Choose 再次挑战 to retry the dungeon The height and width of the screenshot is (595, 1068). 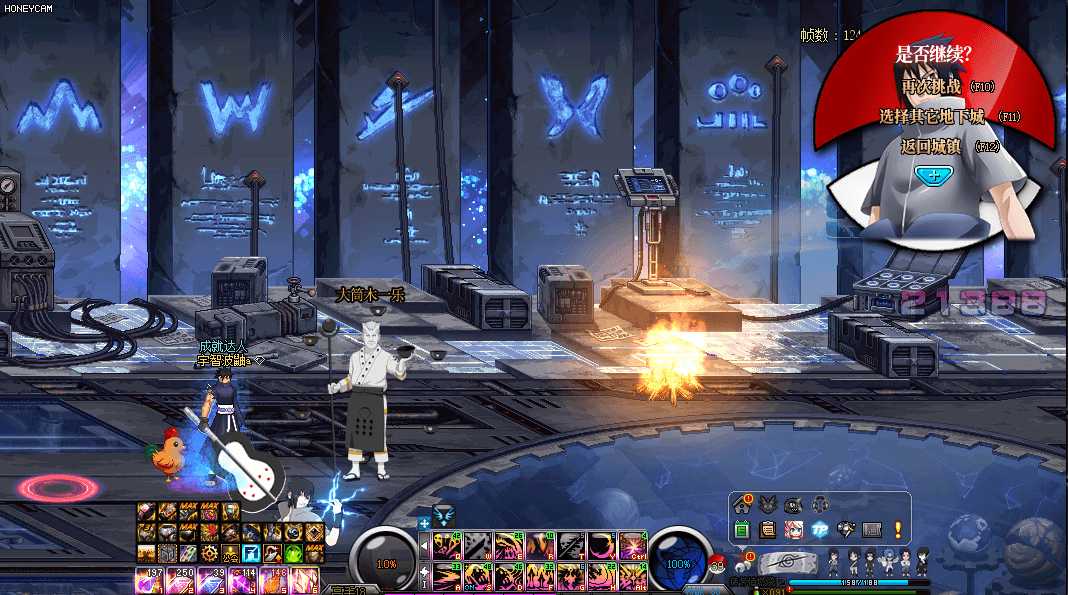(932, 88)
